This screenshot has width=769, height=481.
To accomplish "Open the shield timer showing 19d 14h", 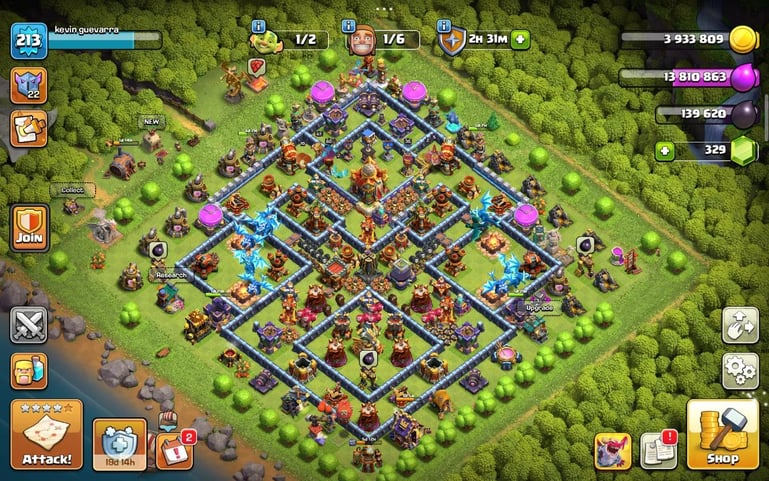I will click(x=120, y=442).
